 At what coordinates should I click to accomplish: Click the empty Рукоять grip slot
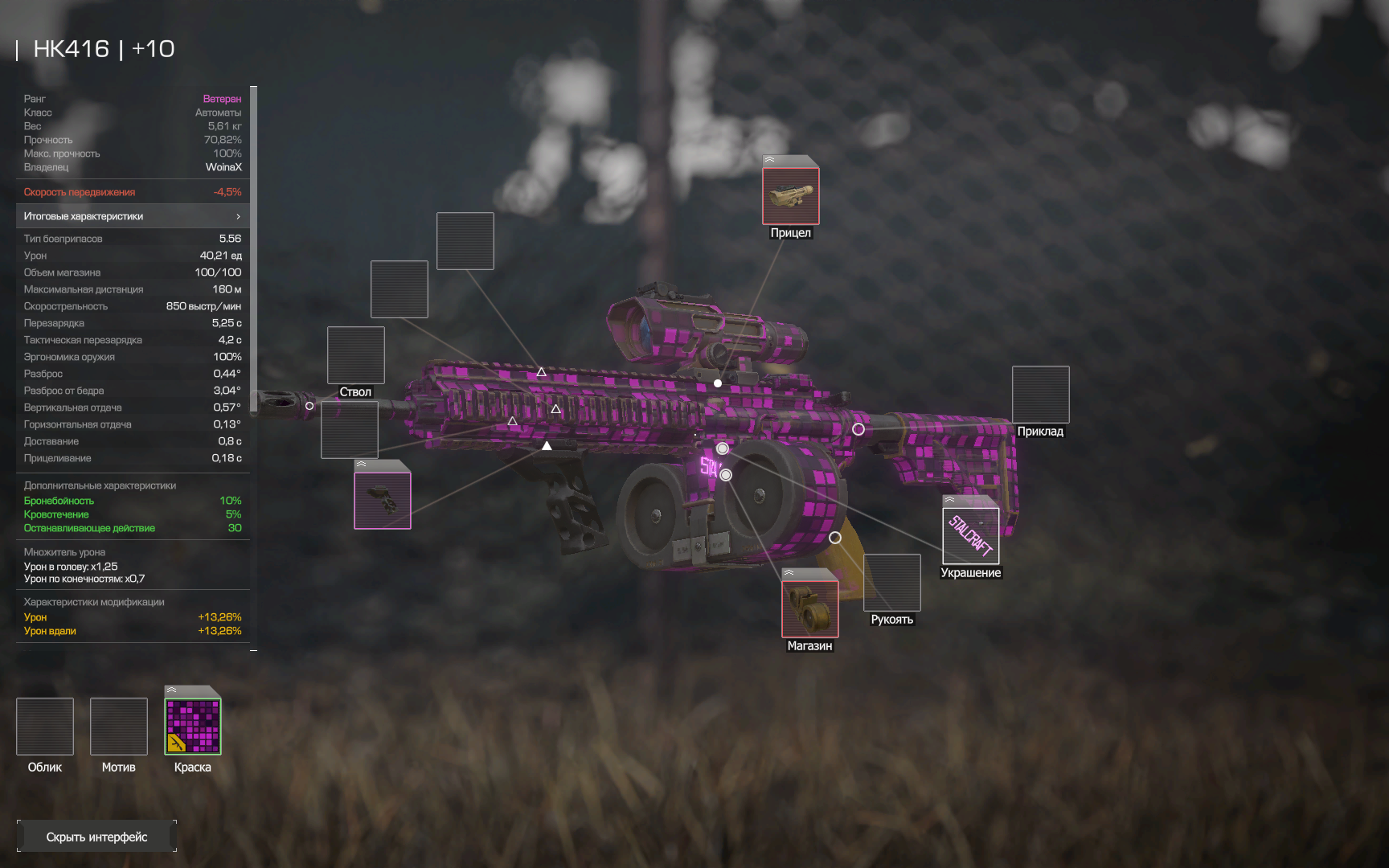point(891,583)
